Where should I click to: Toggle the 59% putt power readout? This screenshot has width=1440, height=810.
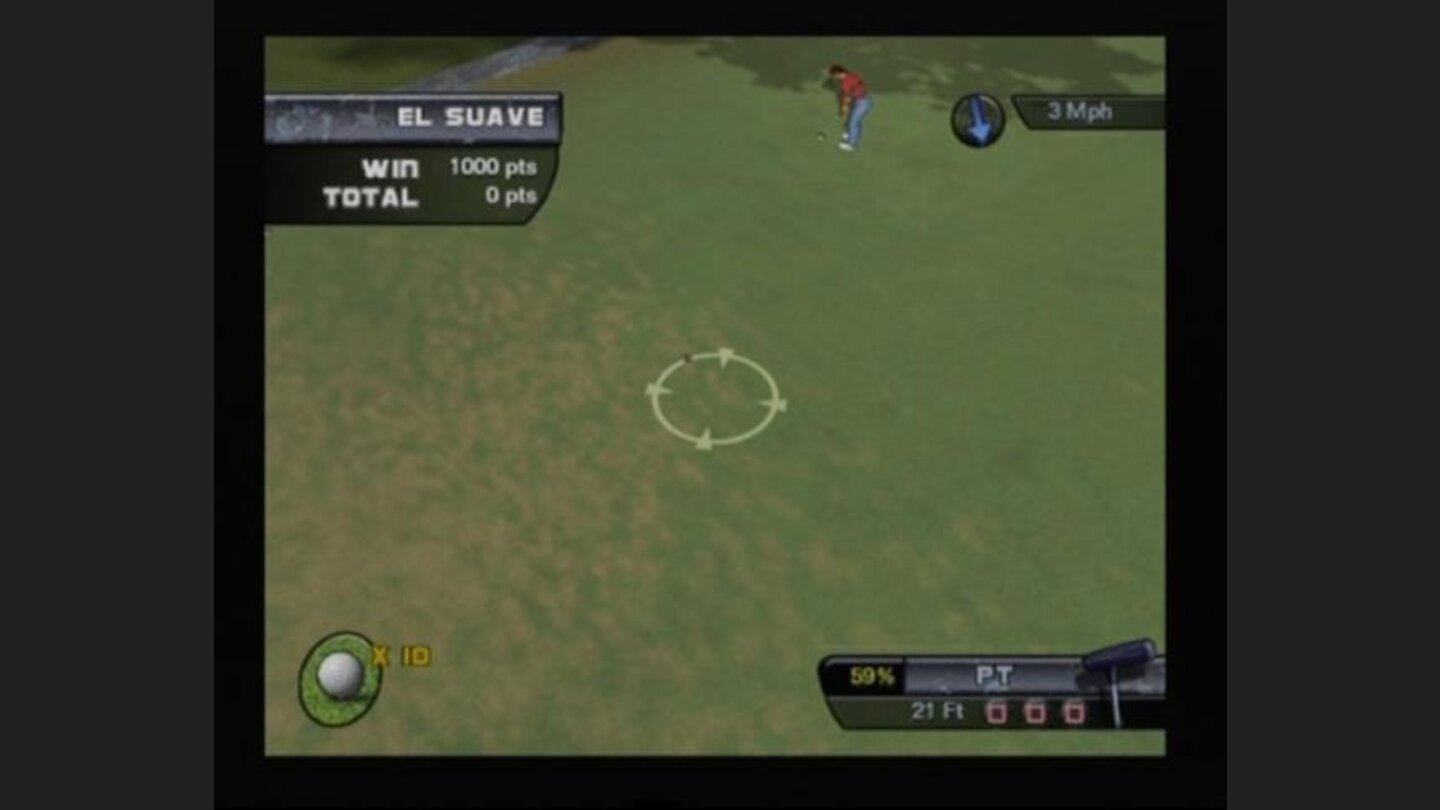point(871,676)
